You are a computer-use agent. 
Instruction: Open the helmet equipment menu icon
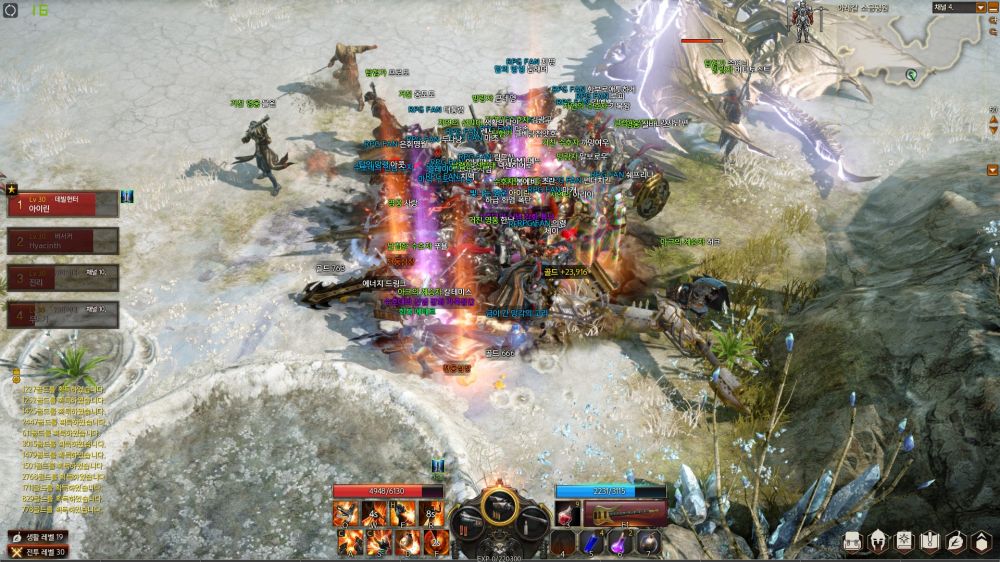click(879, 541)
